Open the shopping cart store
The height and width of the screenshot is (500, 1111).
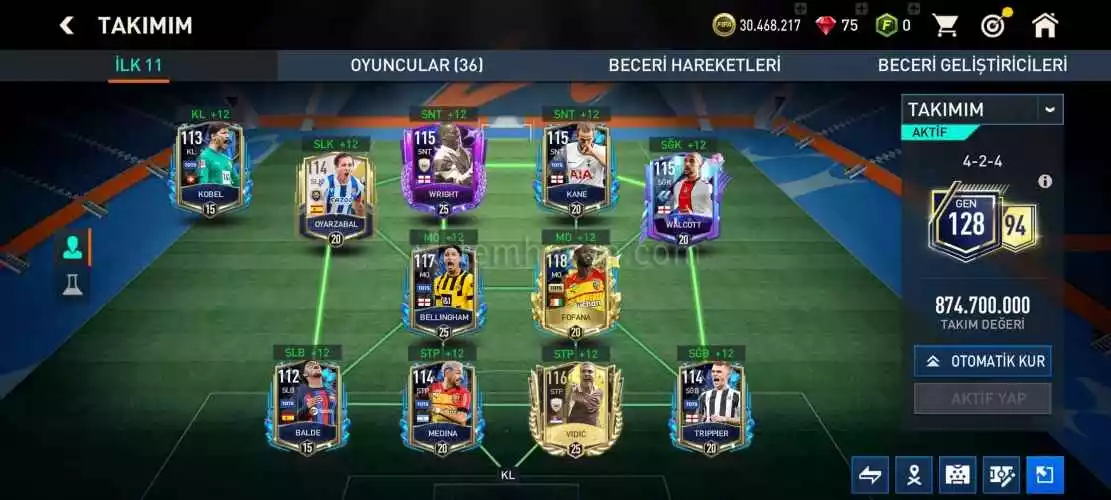click(945, 25)
